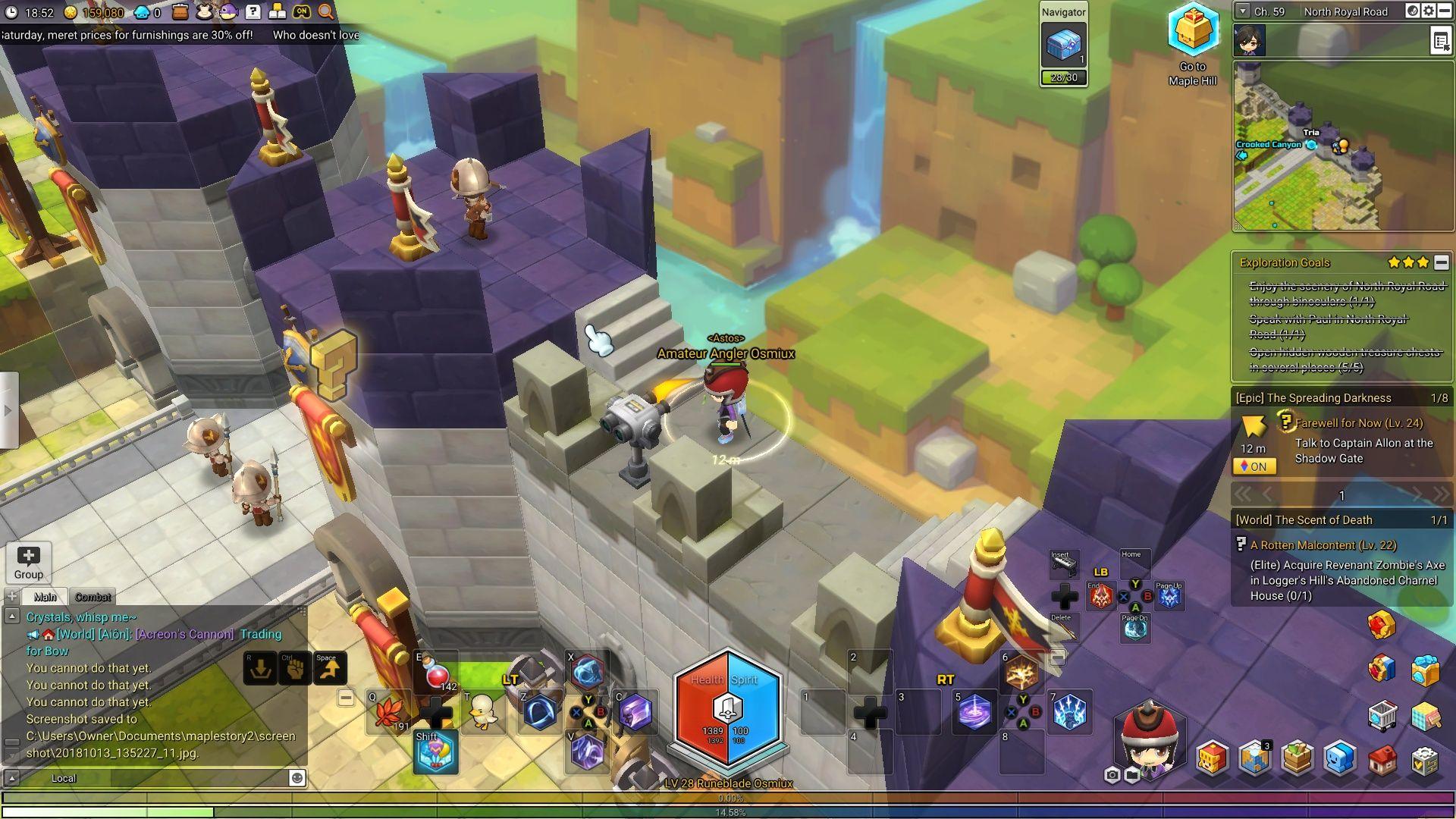Click the Group plus button
This screenshot has height=819, width=1456.
(x=29, y=557)
